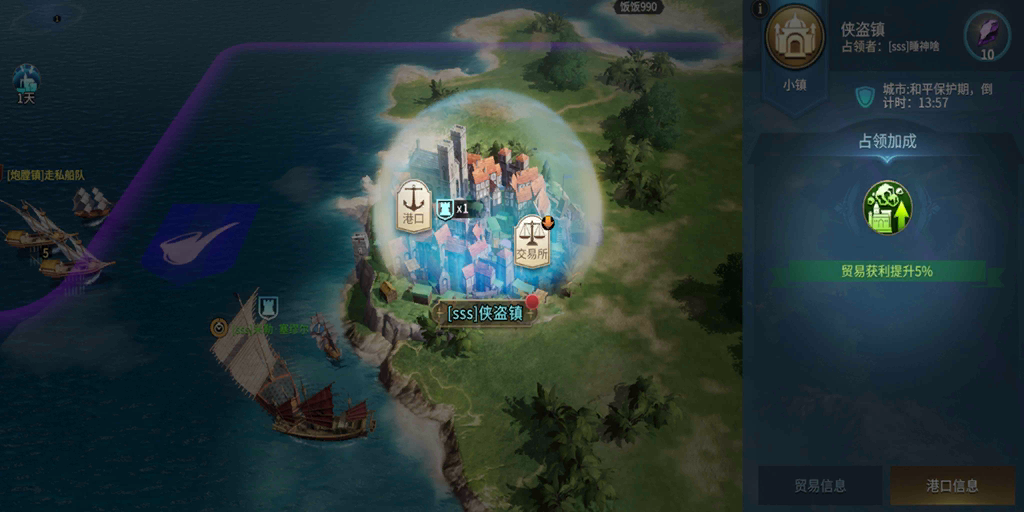Click the small info icon above town badge
Image resolution: width=1024 pixels, height=512 pixels.
click(x=760, y=9)
